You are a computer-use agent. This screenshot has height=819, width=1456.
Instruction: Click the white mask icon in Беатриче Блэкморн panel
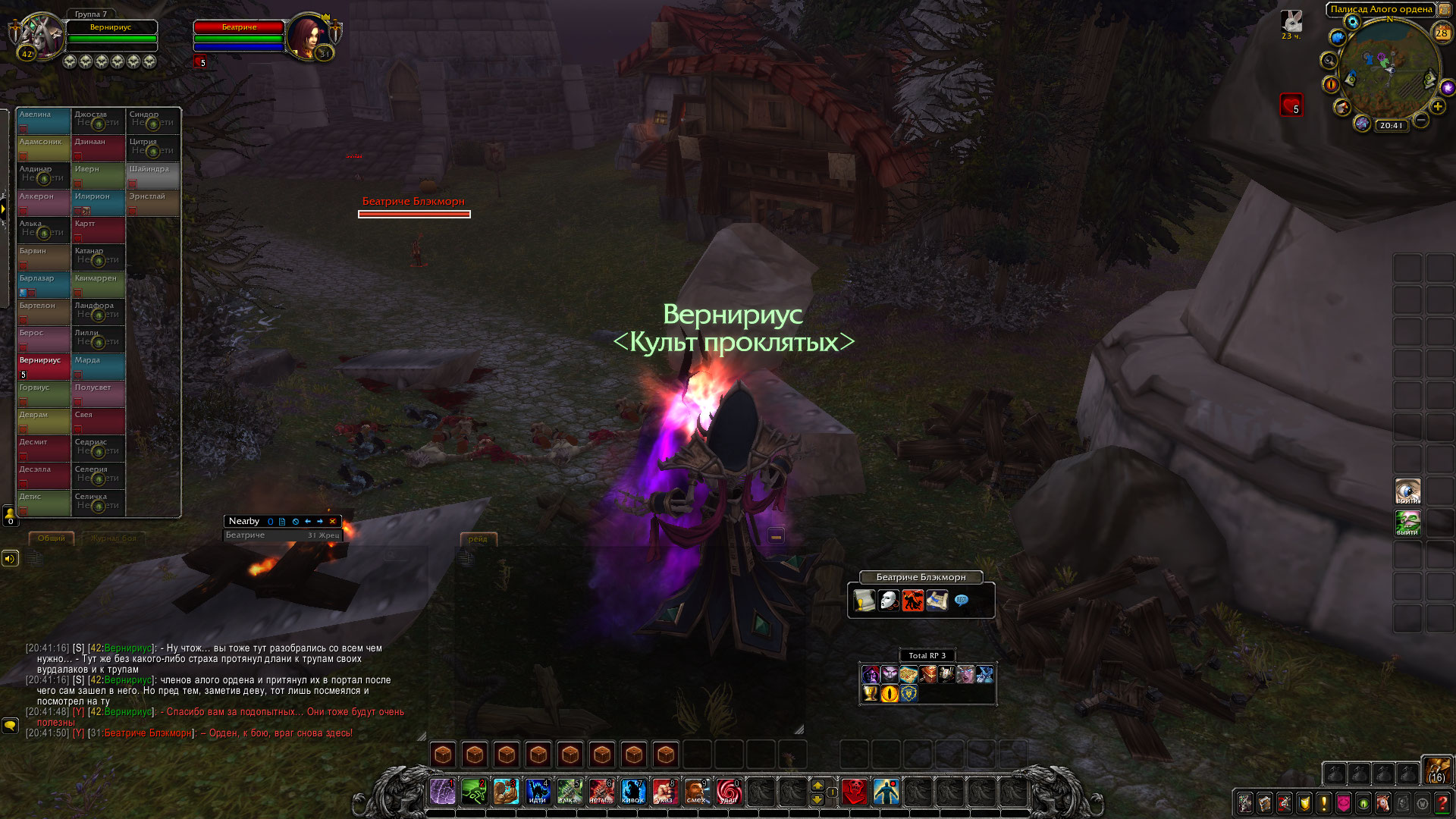[x=888, y=601]
